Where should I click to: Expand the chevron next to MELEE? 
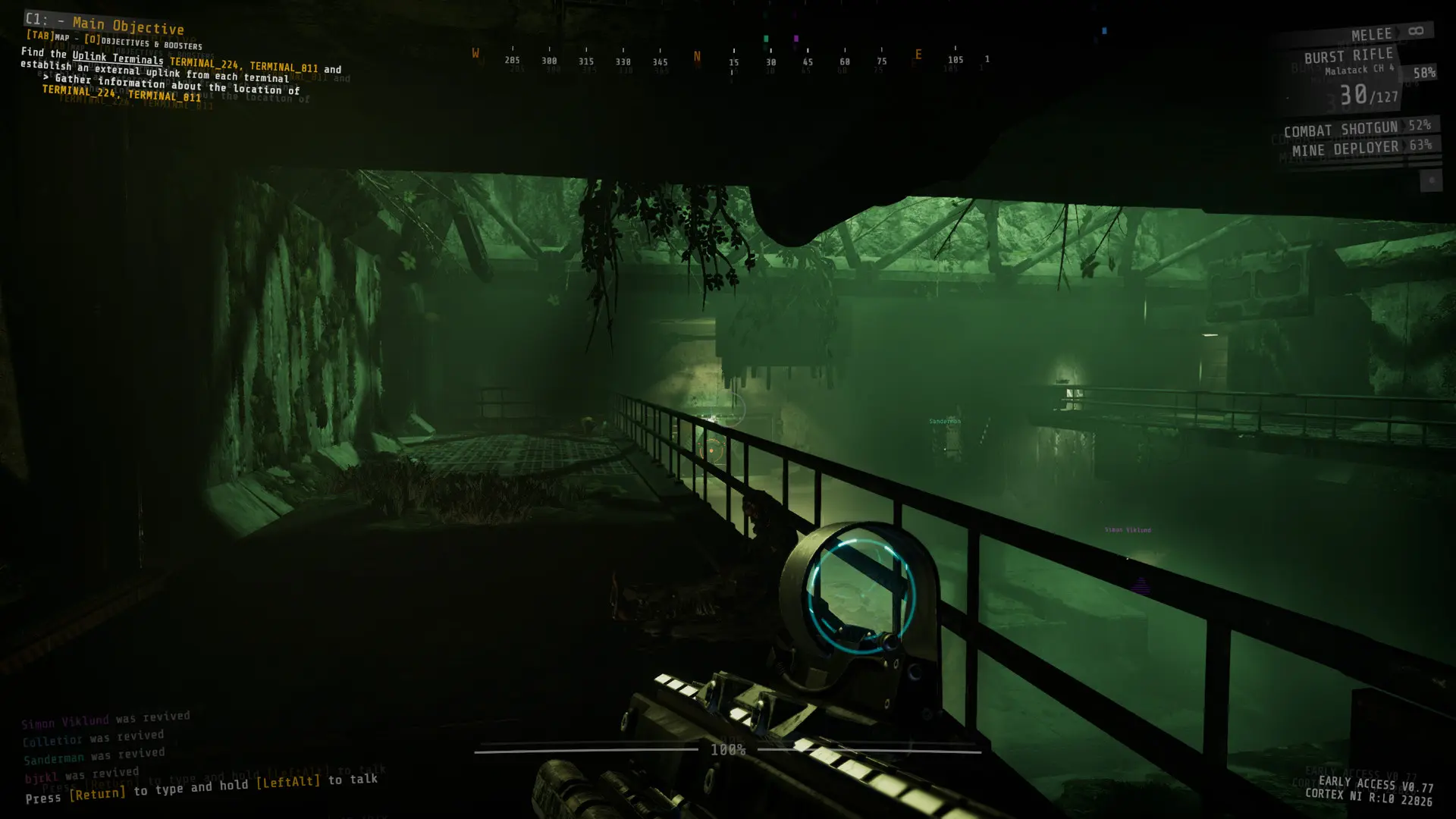point(1397,32)
